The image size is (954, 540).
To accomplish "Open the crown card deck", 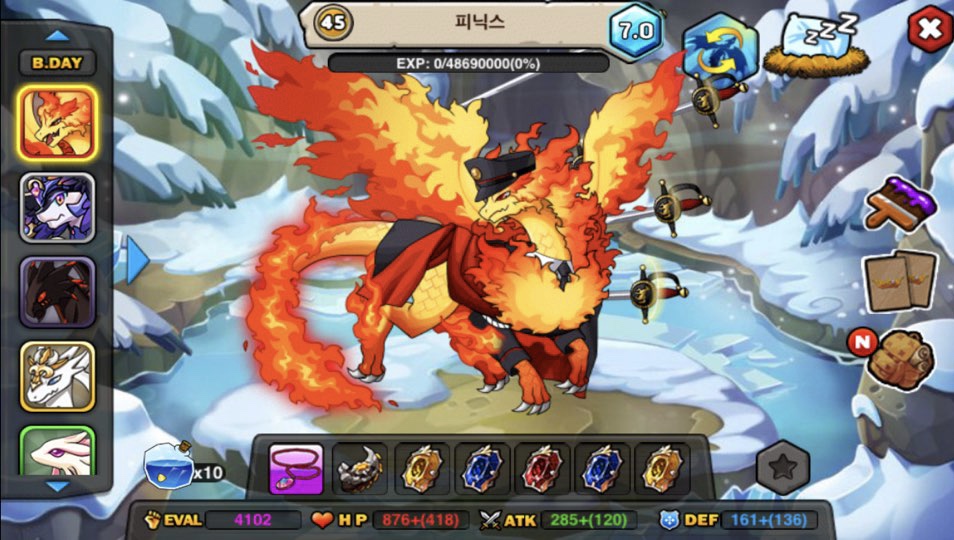I will pyautogui.click(x=899, y=280).
